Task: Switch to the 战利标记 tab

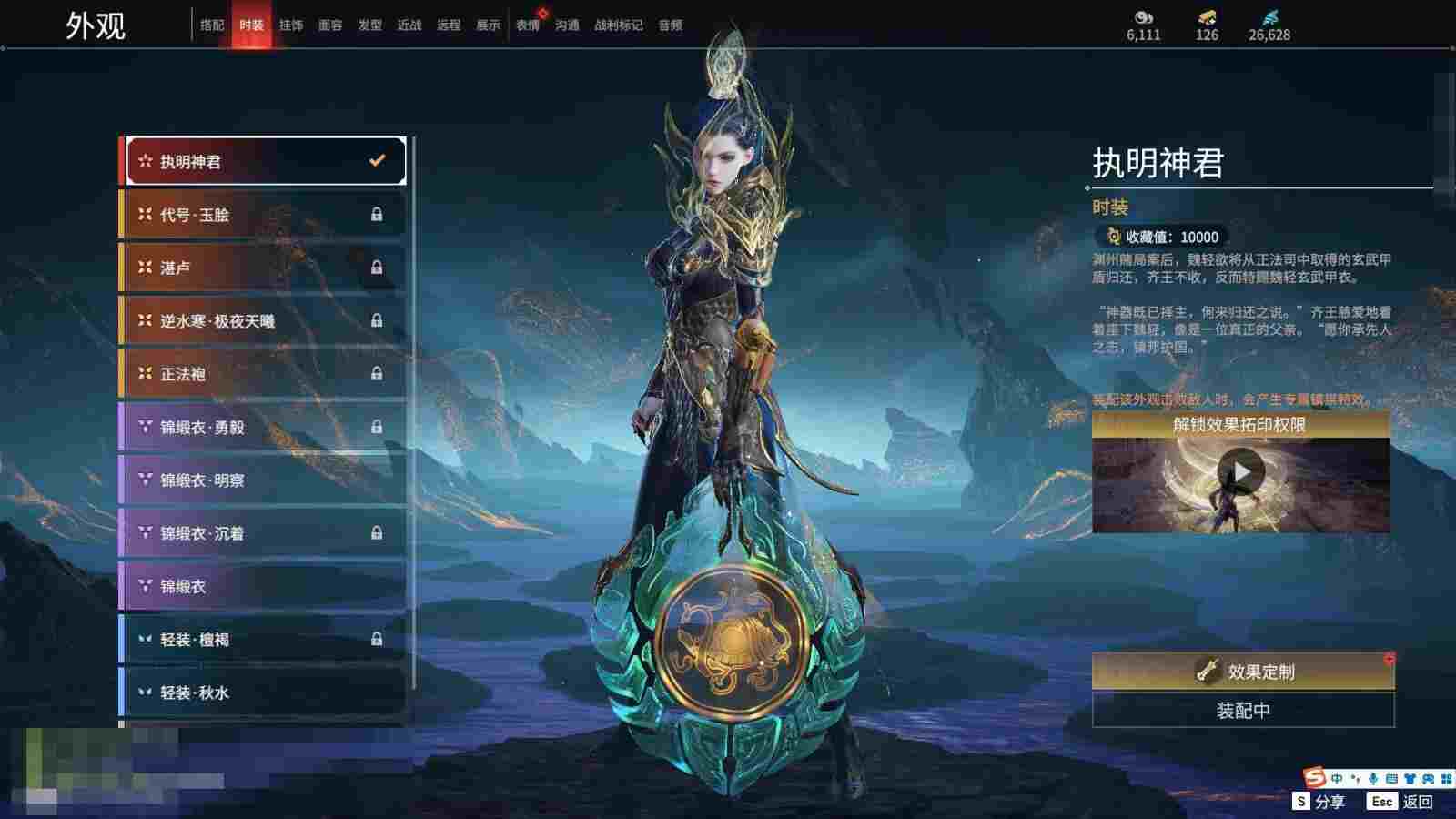Action: click(x=619, y=25)
